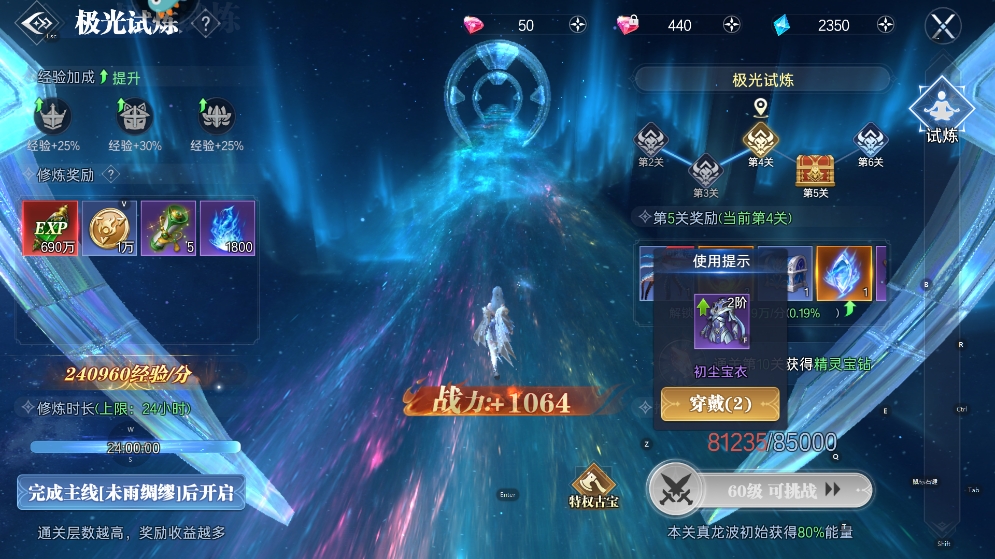Select the 初尘宝衣 armor icon

721,321
